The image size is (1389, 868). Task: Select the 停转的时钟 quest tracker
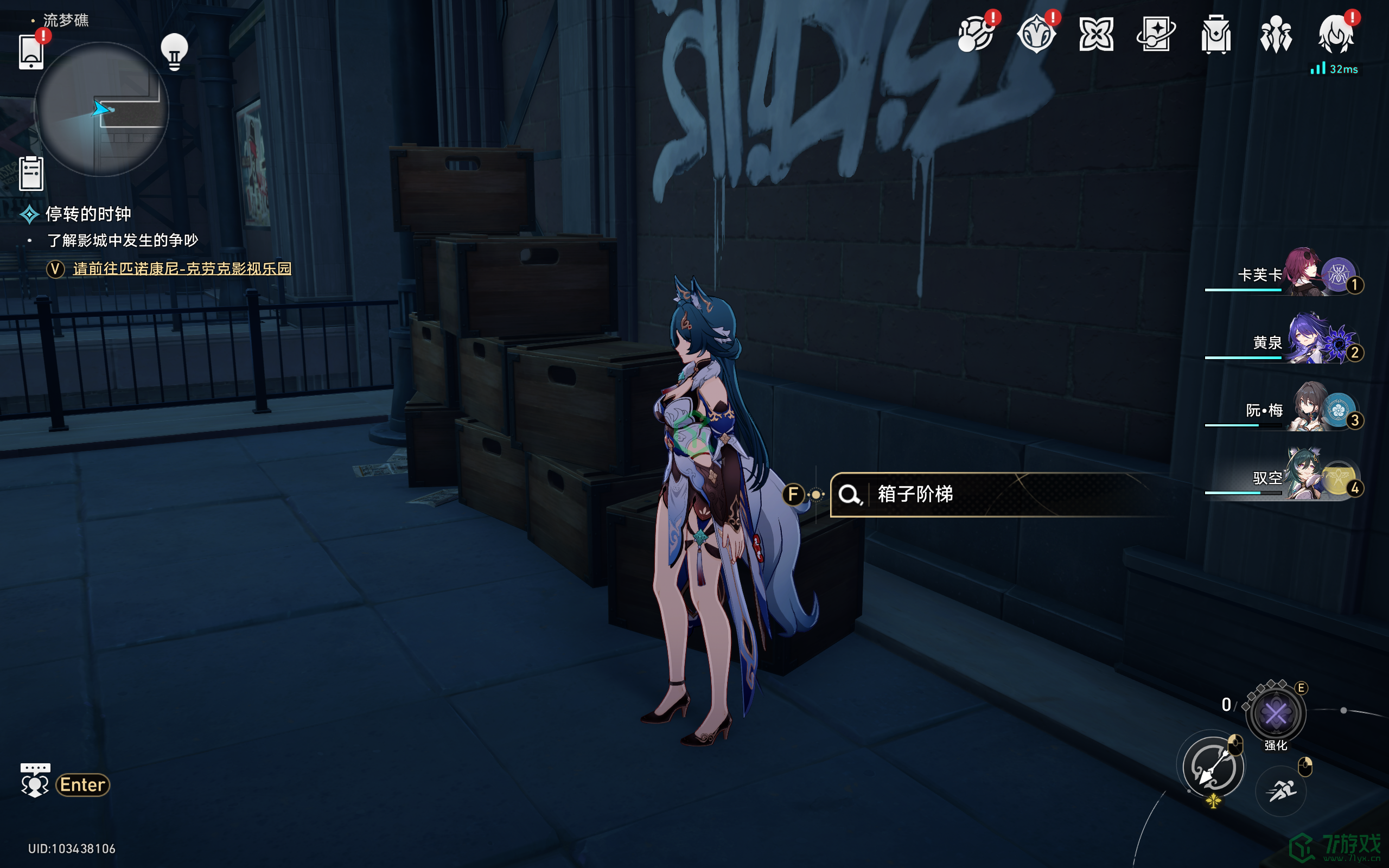pos(88,214)
